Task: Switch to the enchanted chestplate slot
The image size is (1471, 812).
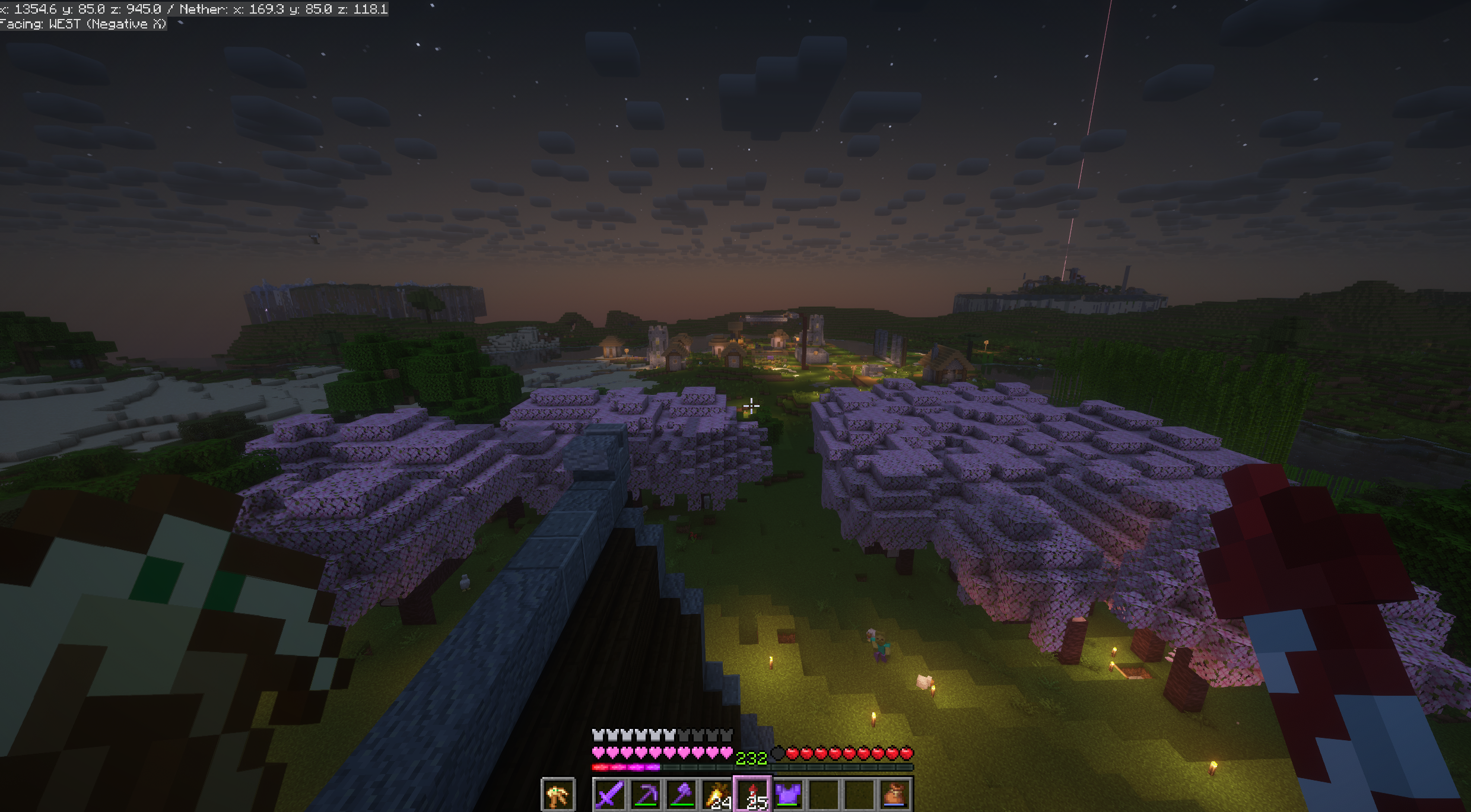Action: pos(789,795)
